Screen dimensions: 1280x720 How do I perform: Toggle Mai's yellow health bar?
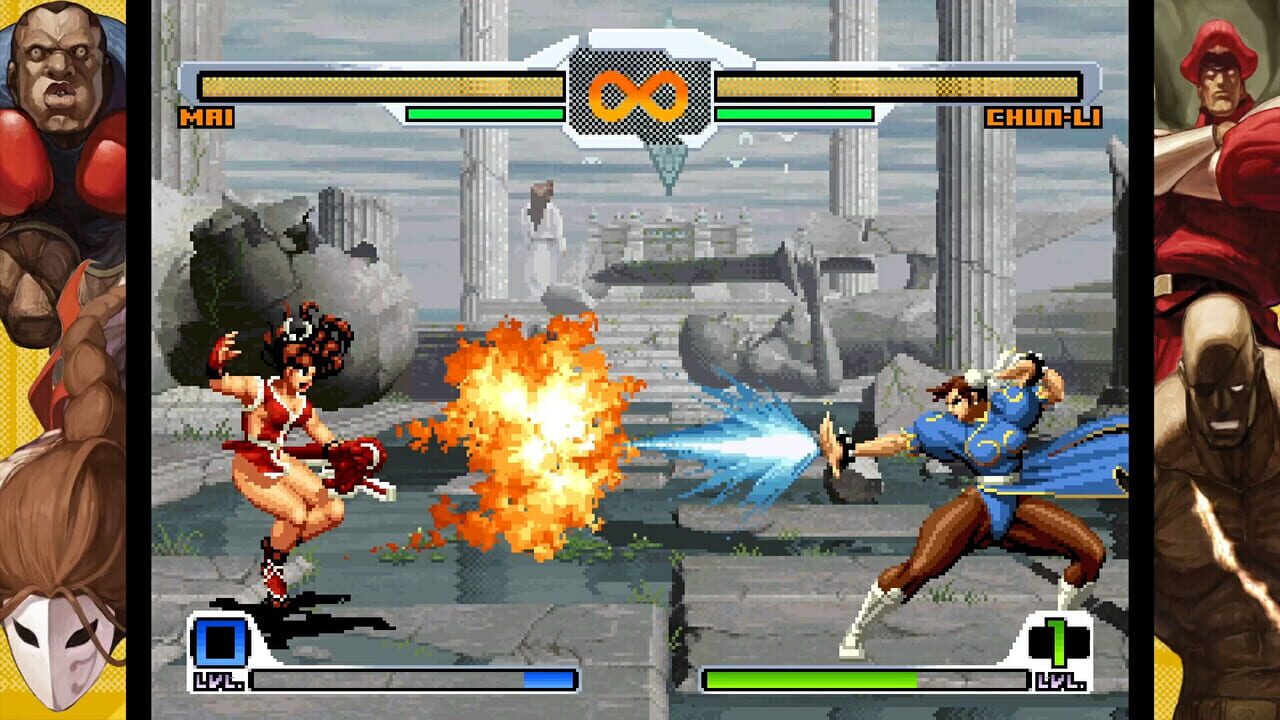click(380, 85)
